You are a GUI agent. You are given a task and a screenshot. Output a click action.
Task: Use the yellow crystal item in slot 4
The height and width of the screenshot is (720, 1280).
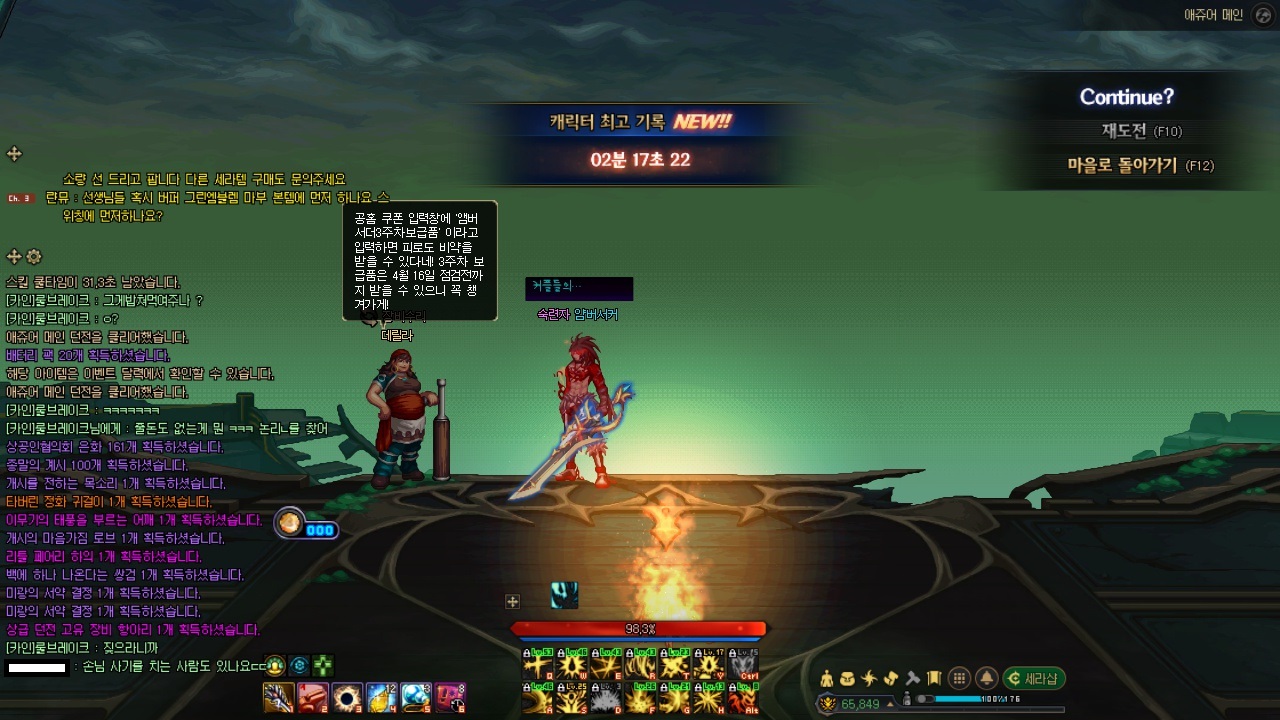tap(381, 697)
